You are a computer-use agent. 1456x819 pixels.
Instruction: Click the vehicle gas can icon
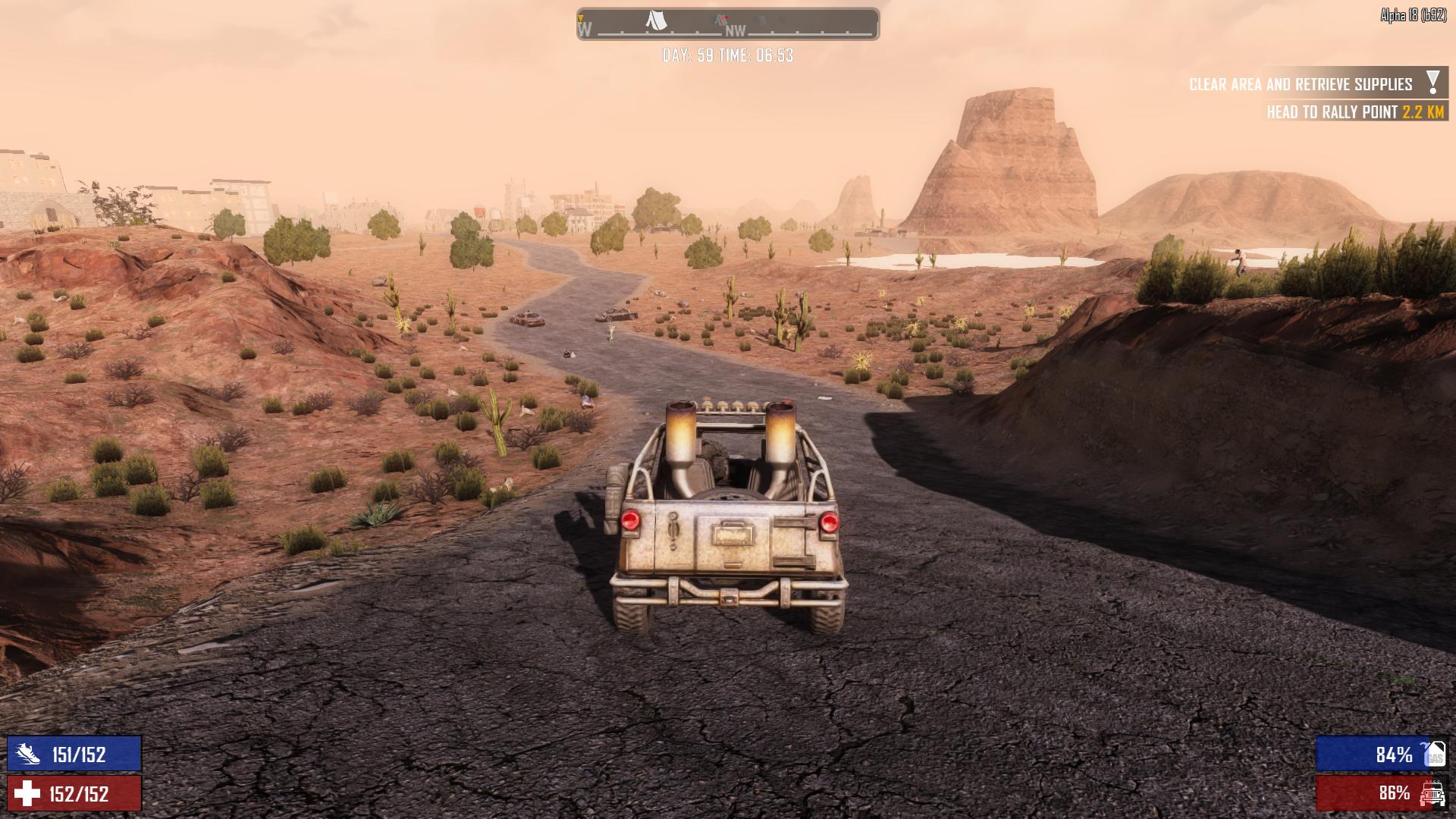tap(1433, 754)
